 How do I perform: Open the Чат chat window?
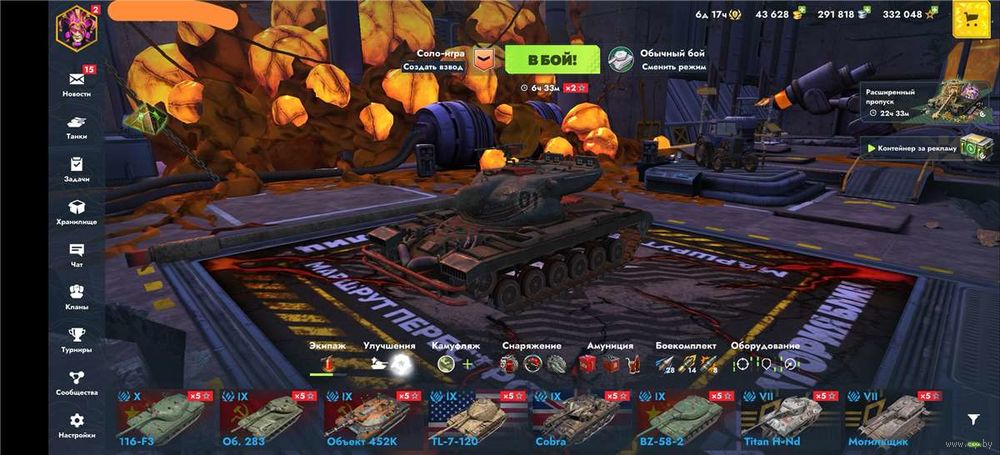(76, 254)
